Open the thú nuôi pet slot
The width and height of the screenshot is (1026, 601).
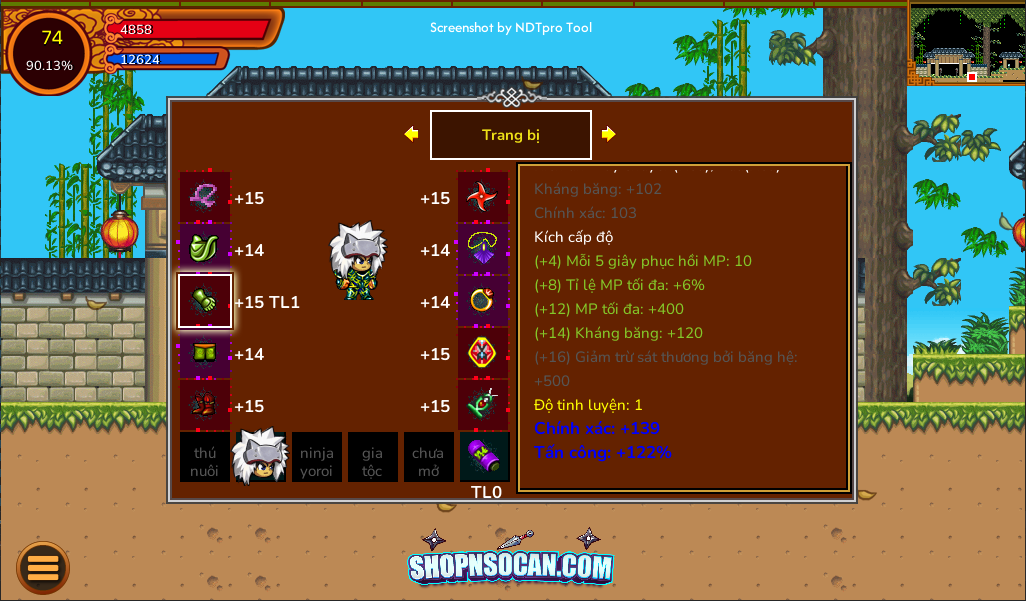[x=205, y=457]
